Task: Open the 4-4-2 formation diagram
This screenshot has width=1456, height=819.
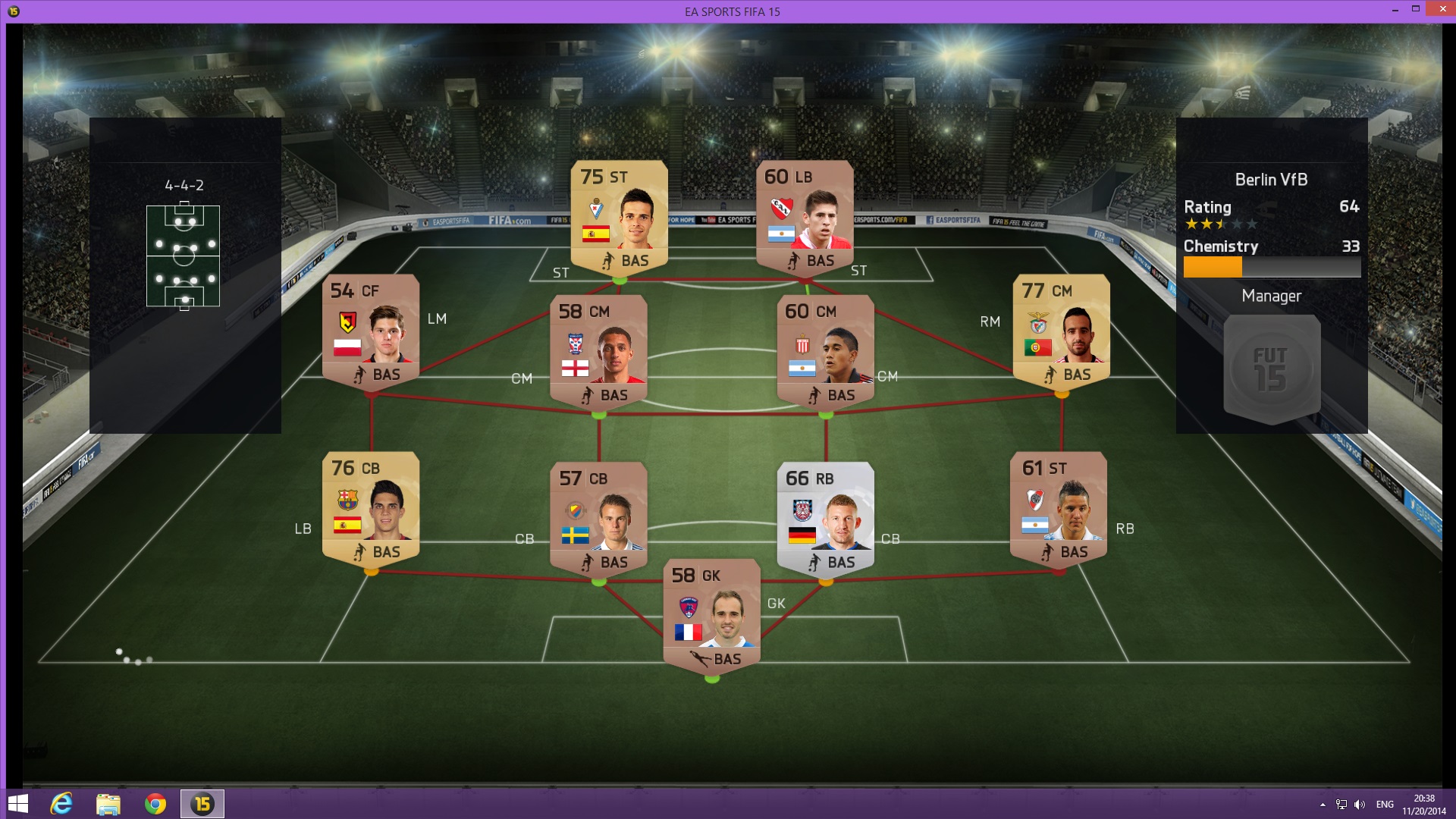Action: tap(184, 256)
